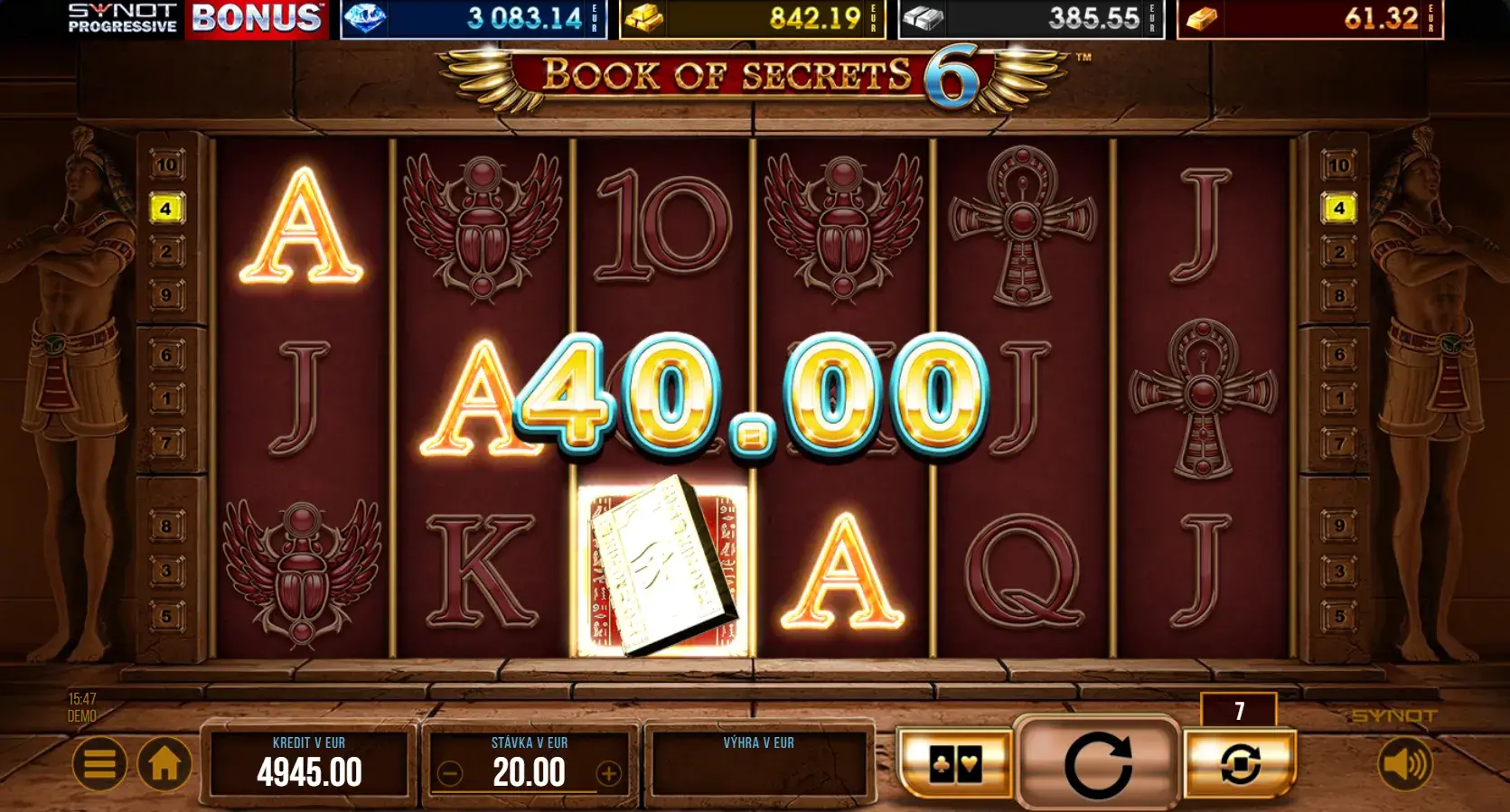Select the gold bars jackpot display

click(x=752, y=19)
